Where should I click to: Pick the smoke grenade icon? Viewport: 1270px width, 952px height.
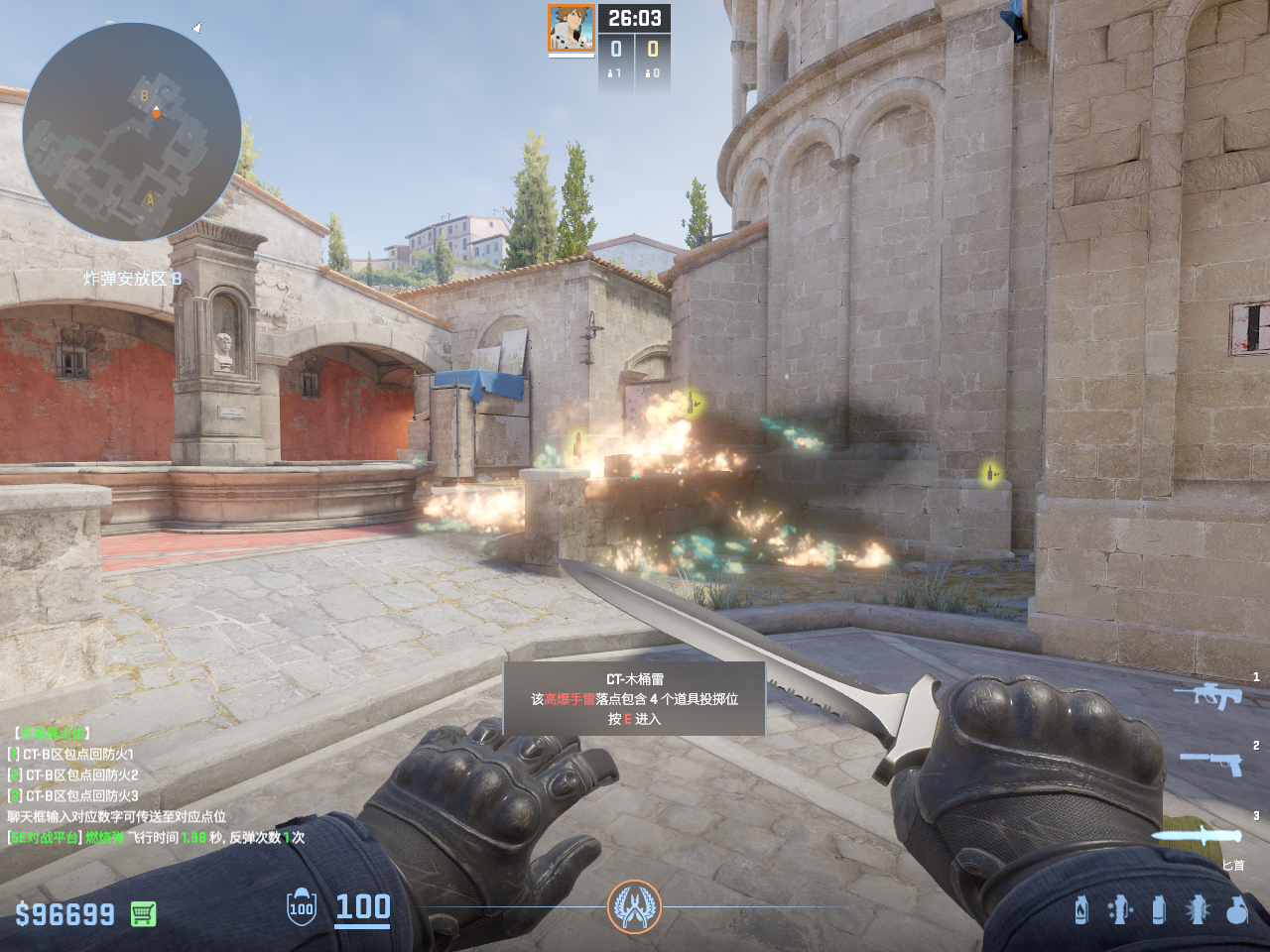click(1158, 909)
